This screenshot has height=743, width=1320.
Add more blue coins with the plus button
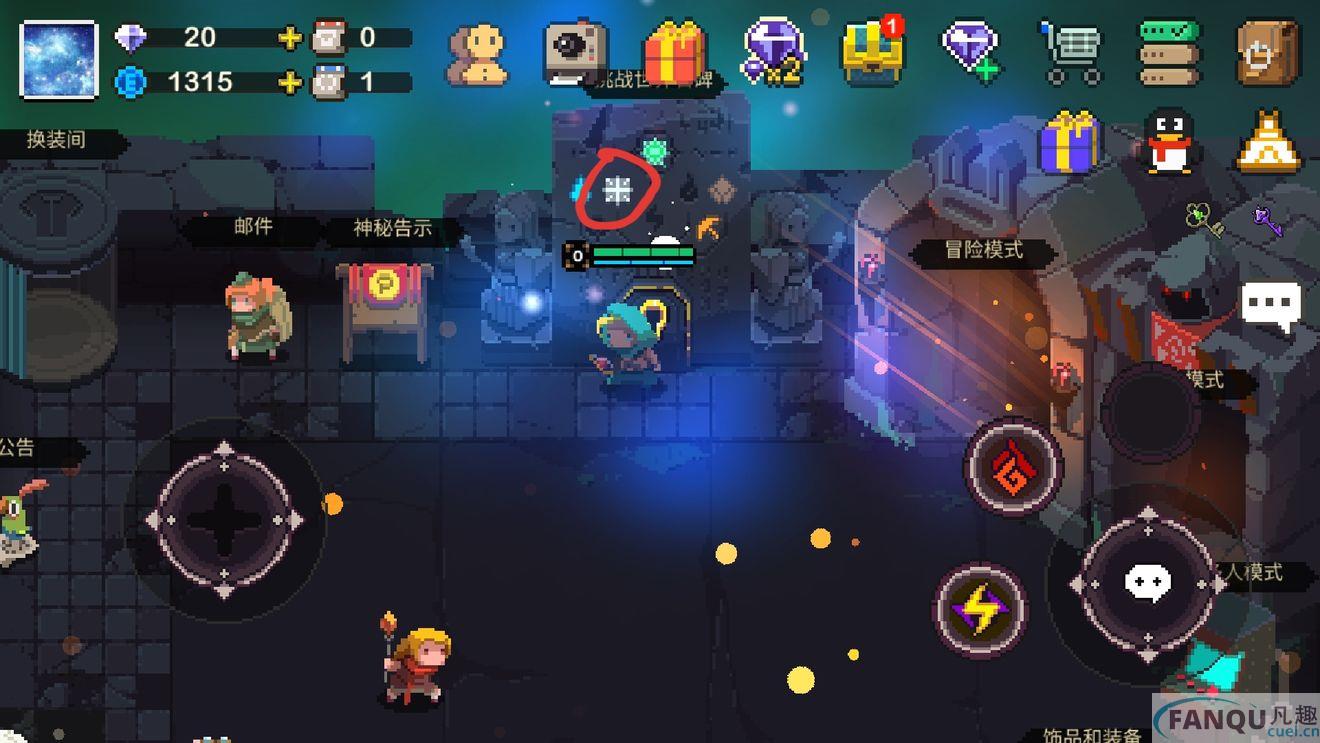[x=290, y=81]
